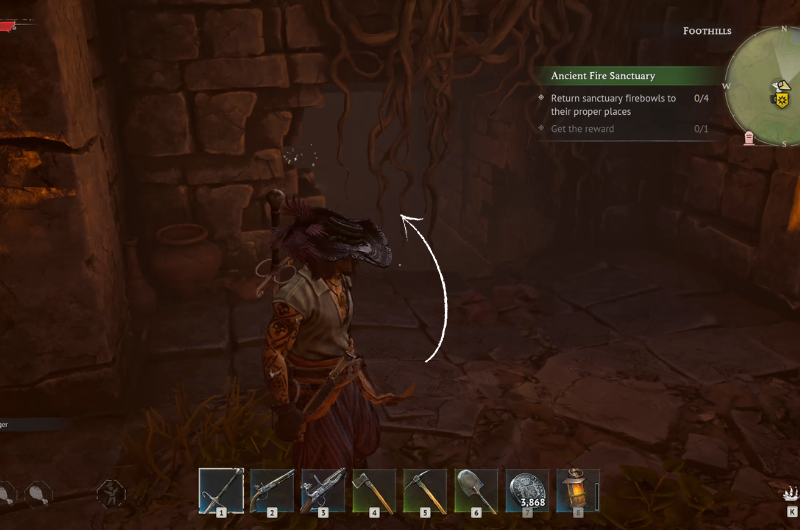Pick the shovel hotbar slot

pos(476,490)
